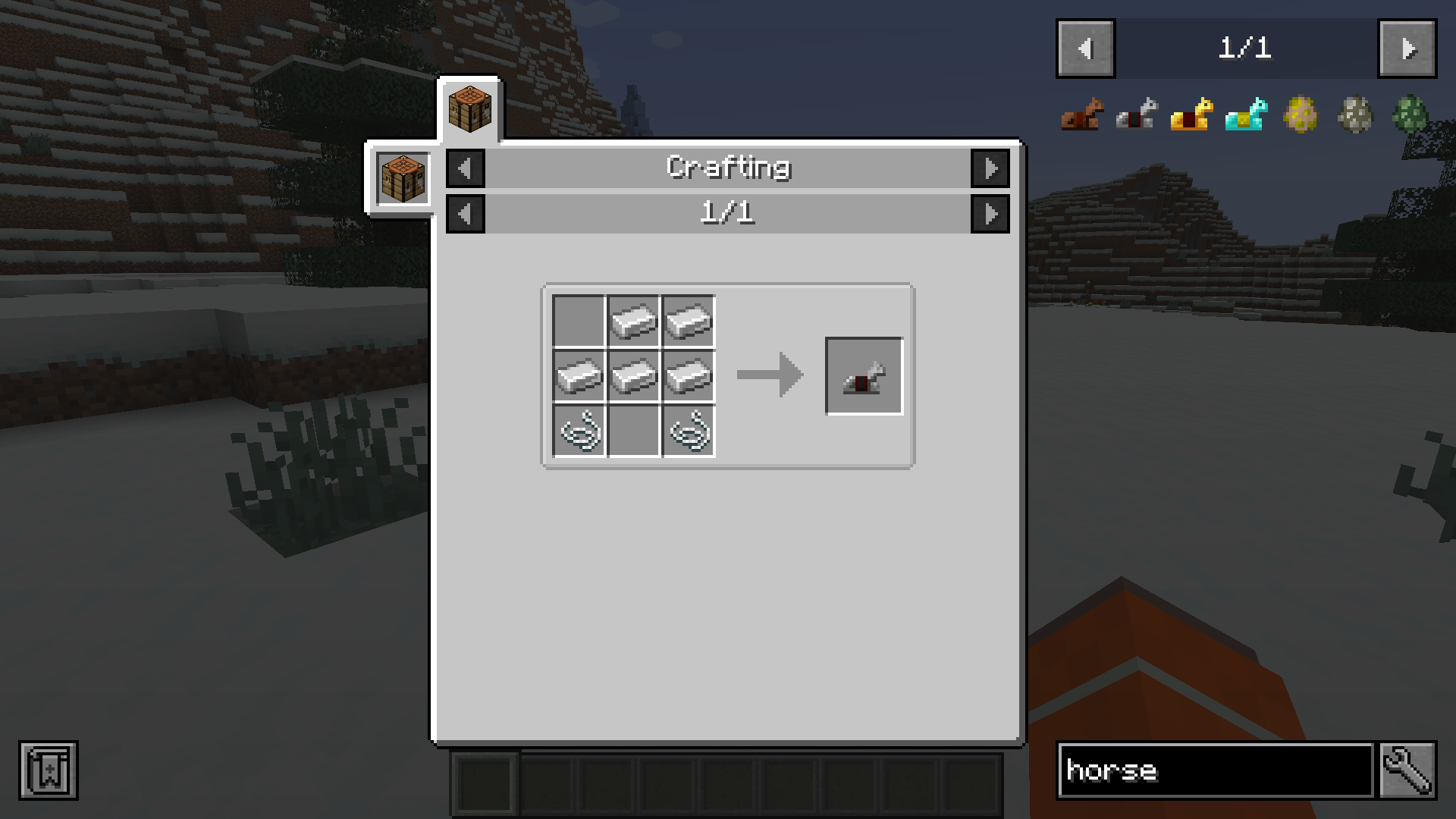This screenshot has height=819, width=1456.
Task: Select the crafting table icon beside the title
Action: tap(402, 178)
